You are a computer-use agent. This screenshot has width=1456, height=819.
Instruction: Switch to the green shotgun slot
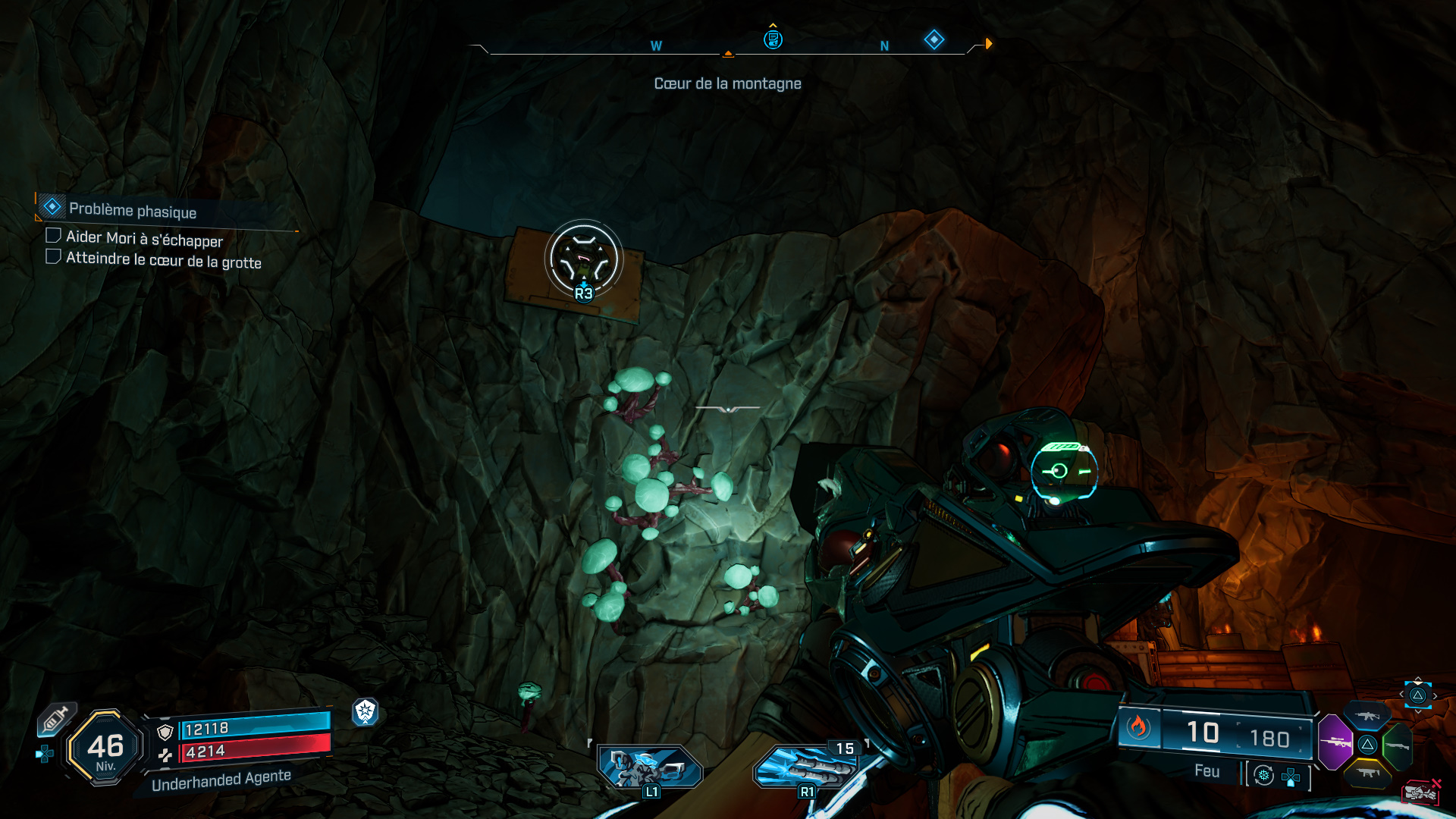[x=1398, y=745]
